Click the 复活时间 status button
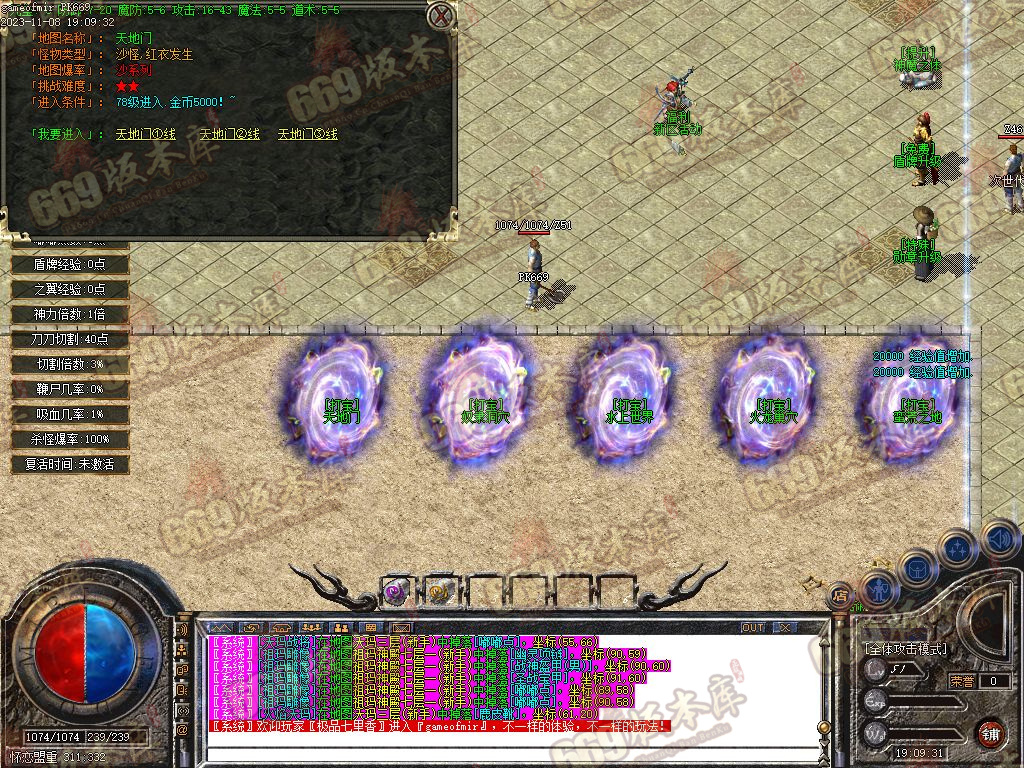1024x768 pixels. coord(70,464)
